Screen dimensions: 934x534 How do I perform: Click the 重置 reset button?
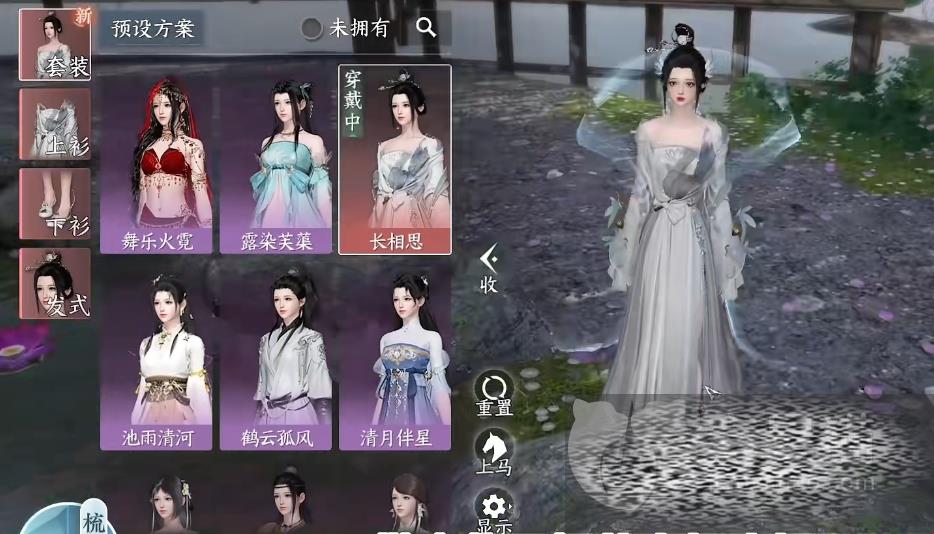[x=494, y=395]
